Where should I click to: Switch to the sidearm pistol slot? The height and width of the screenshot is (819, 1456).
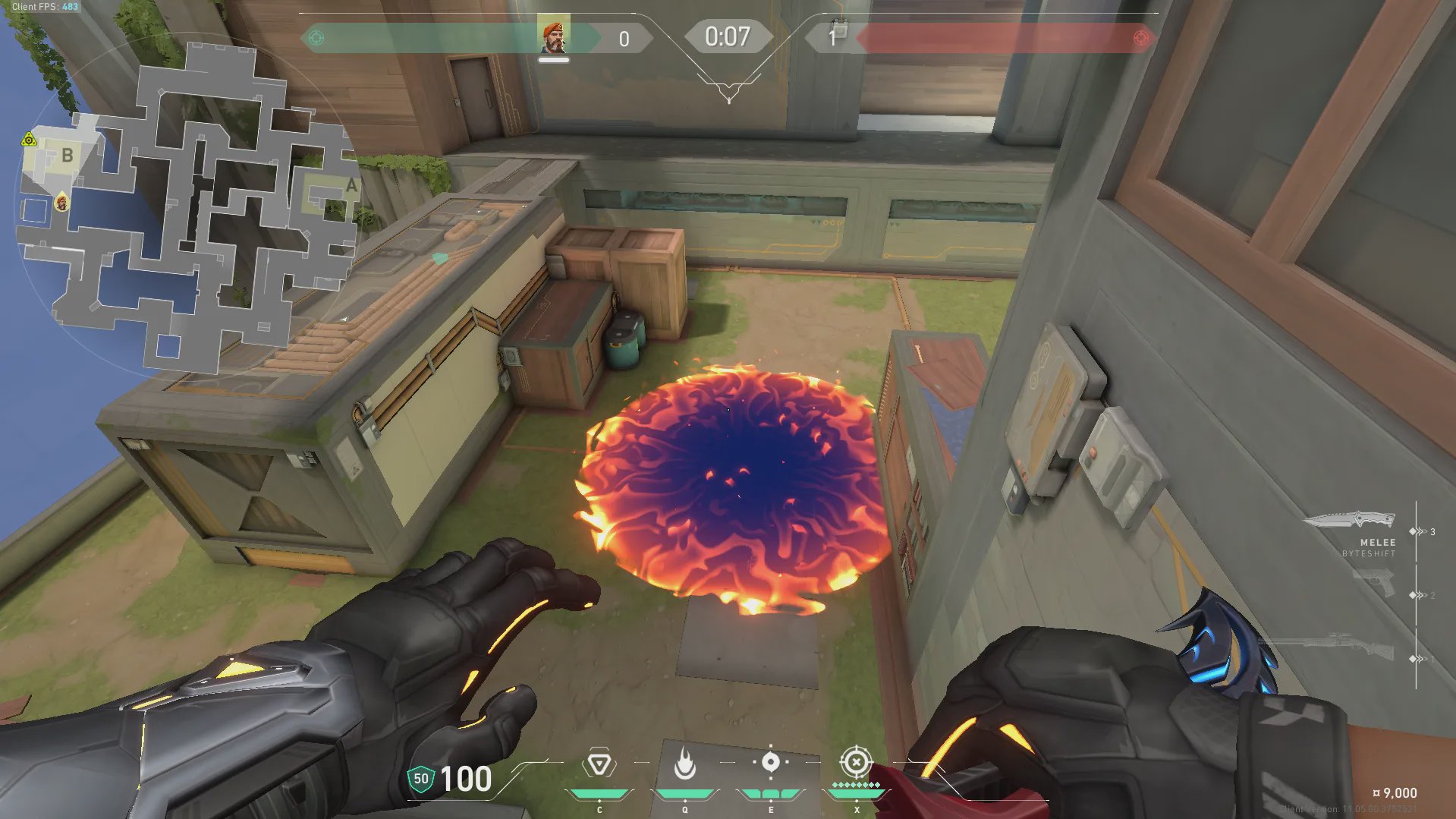point(1374,584)
